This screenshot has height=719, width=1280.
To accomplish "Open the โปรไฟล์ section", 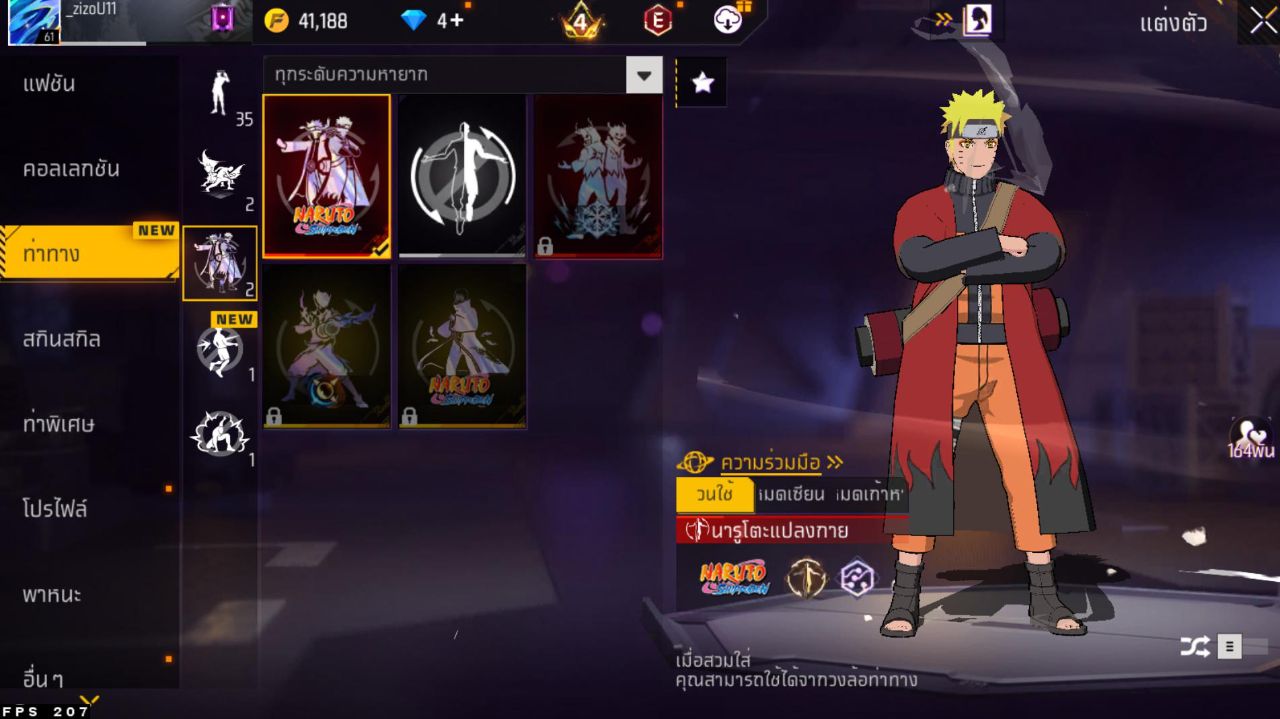I will tap(56, 509).
